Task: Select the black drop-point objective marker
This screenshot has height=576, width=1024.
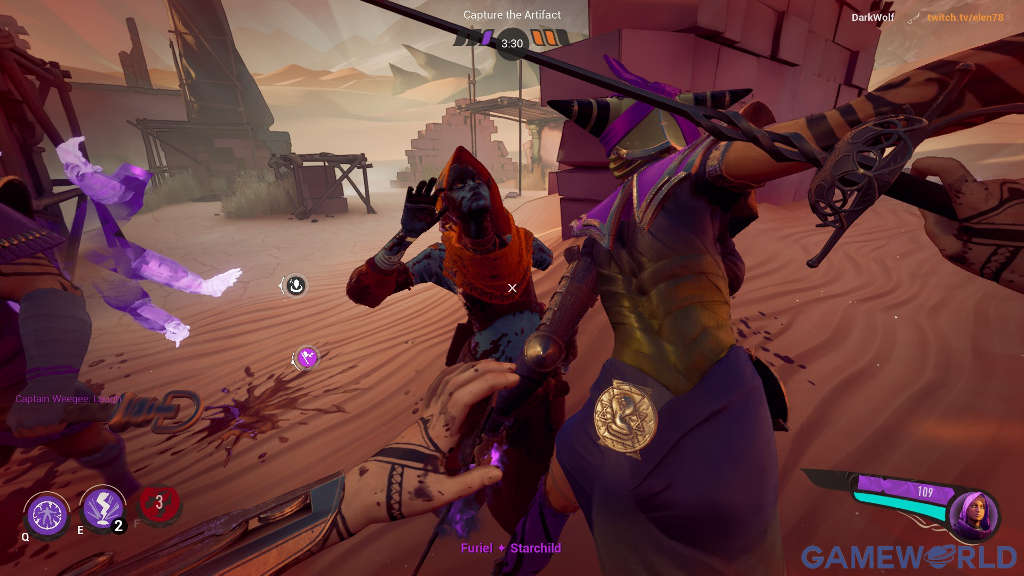Action: click(295, 286)
